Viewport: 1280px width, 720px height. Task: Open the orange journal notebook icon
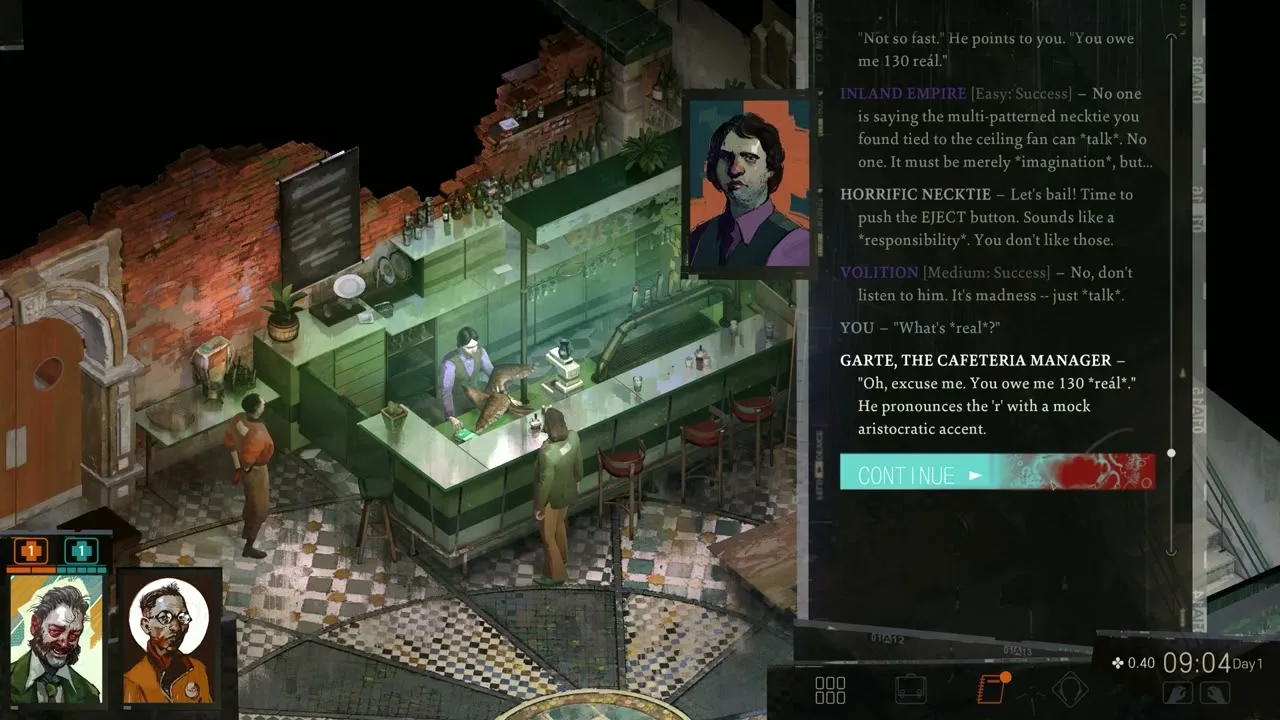pyautogui.click(x=991, y=690)
